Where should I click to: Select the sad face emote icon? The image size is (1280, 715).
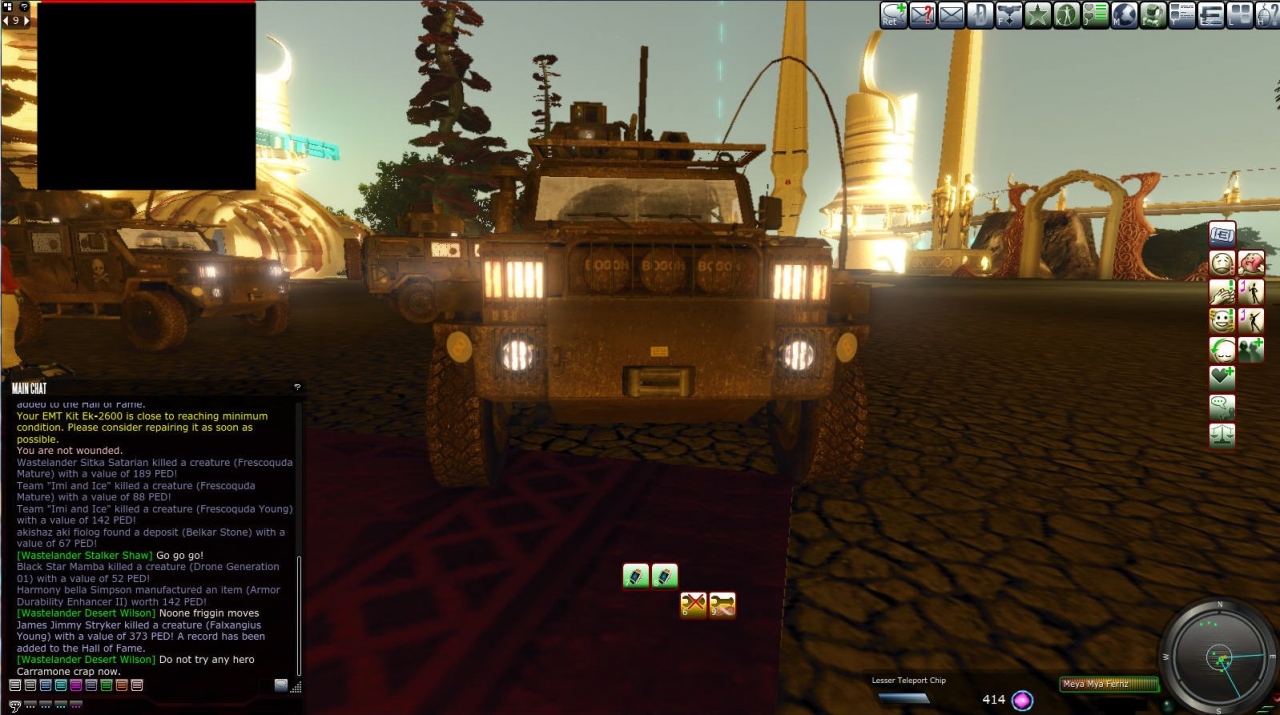[x=1222, y=263]
